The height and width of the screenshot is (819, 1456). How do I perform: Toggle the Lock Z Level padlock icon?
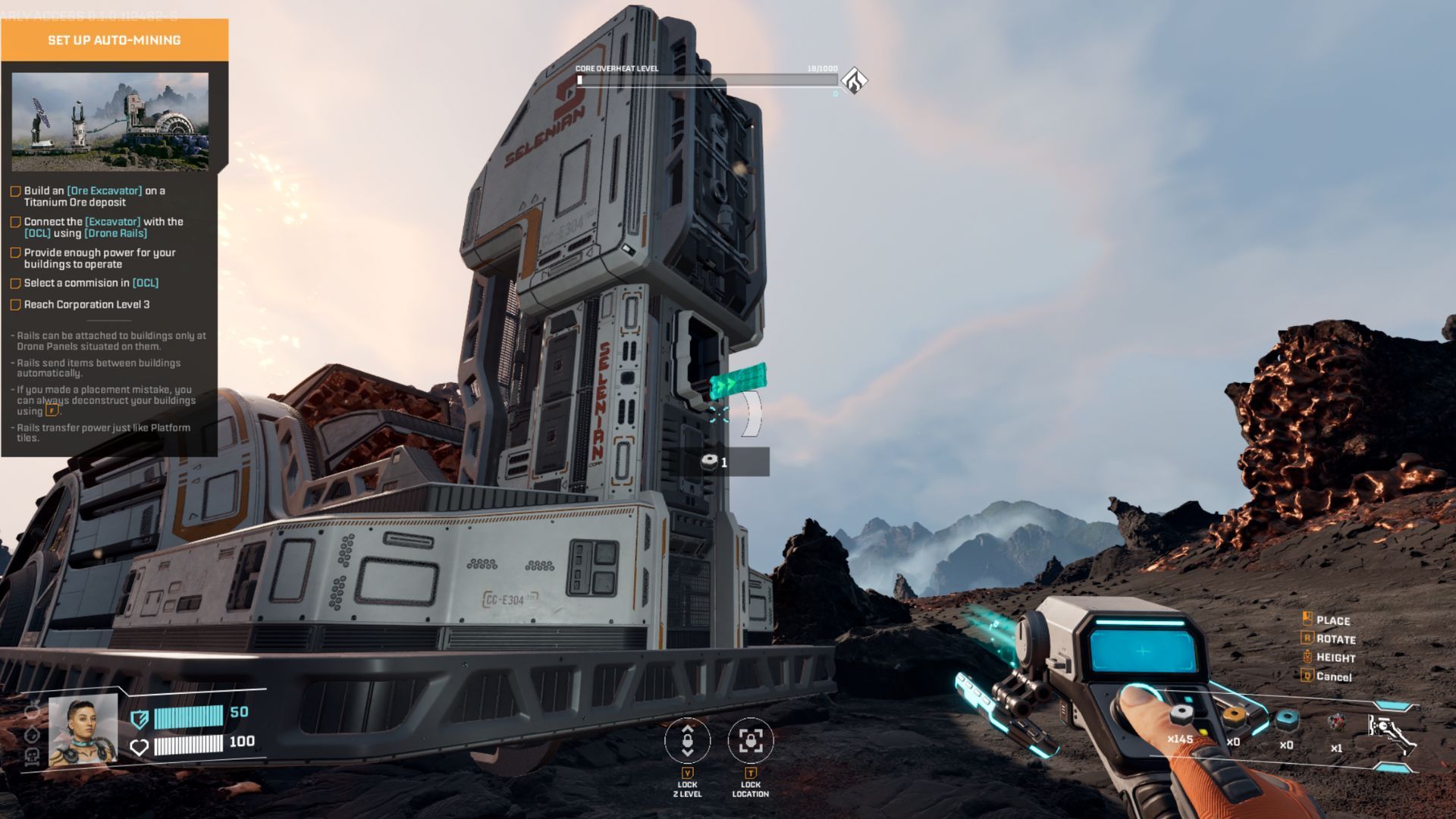tap(687, 740)
